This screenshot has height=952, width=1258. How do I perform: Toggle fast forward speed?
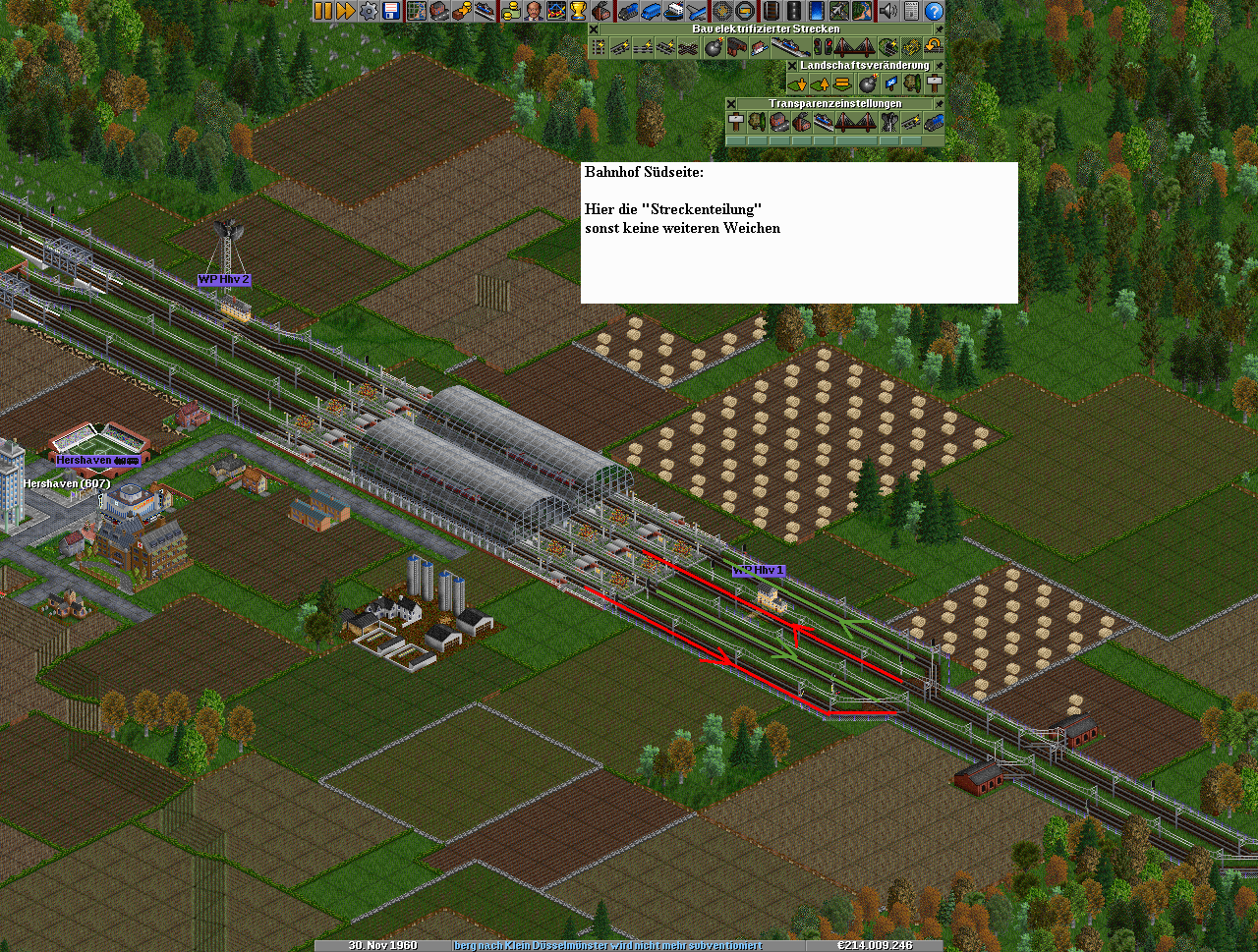[x=346, y=11]
